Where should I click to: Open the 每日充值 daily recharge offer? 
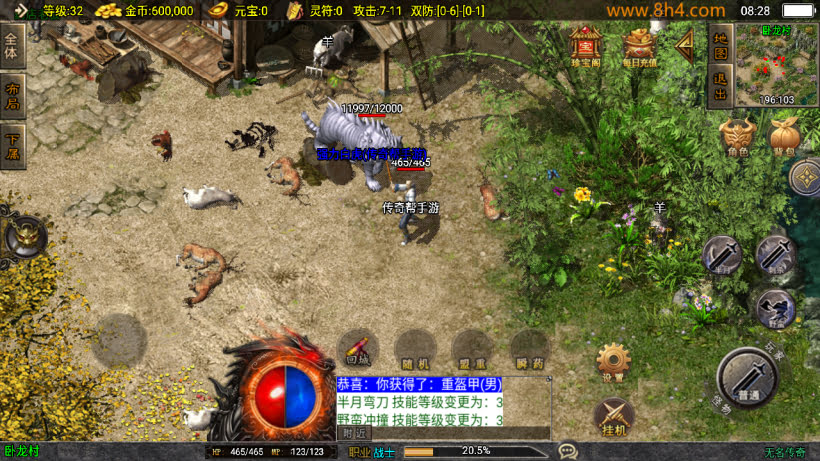(x=640, y=45)
